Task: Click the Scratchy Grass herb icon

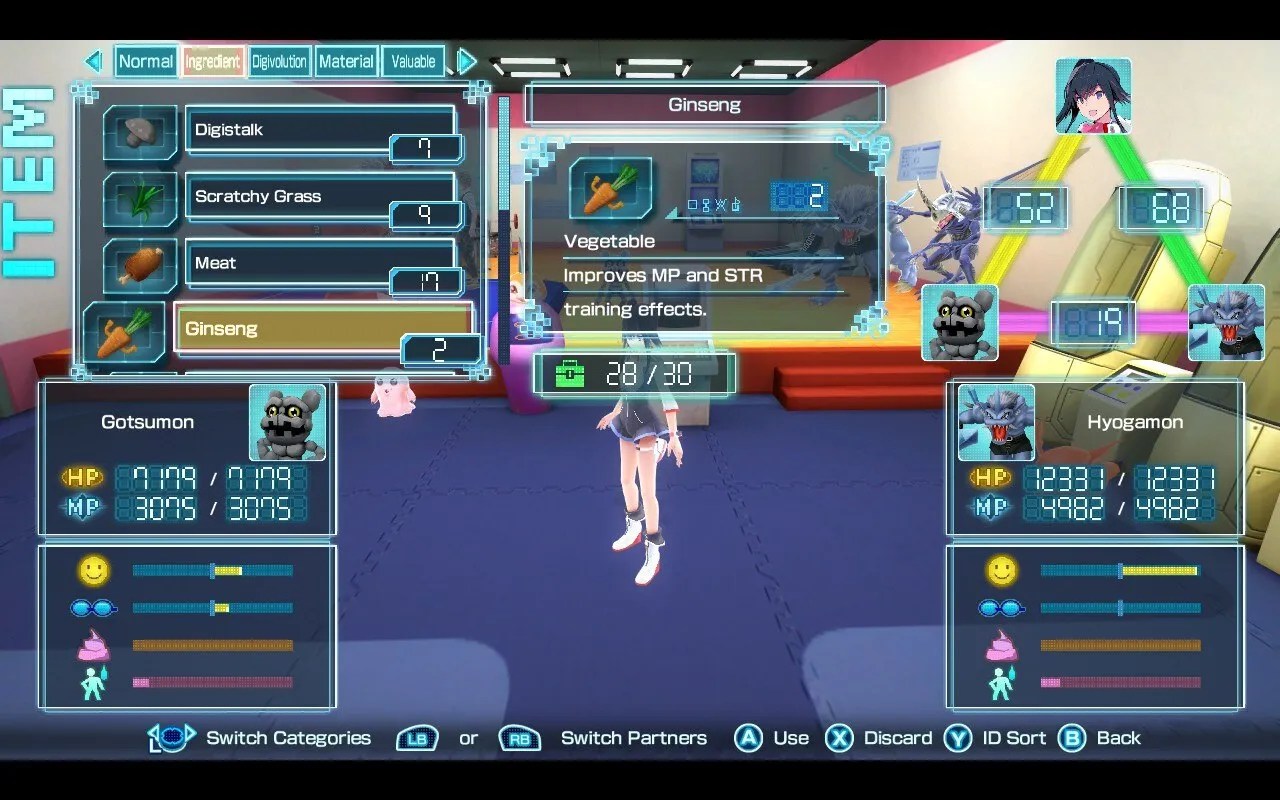Action: pos(139,199)
